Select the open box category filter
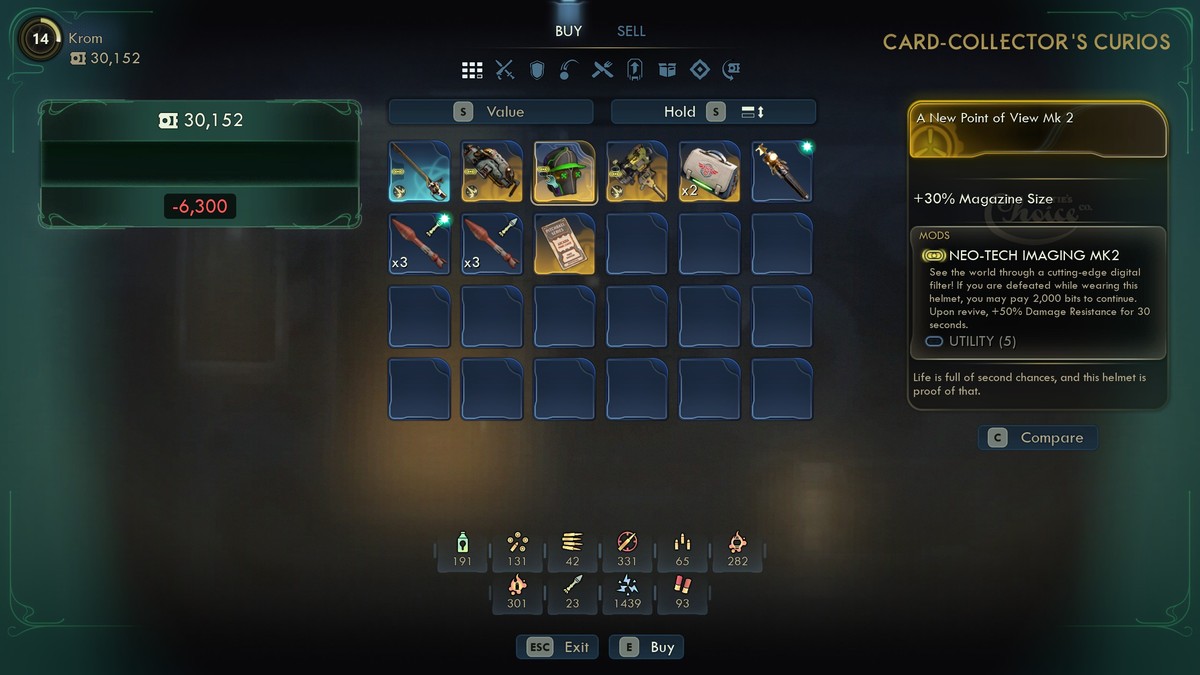This screenshot has width=1200, height=675. (667, 70)
